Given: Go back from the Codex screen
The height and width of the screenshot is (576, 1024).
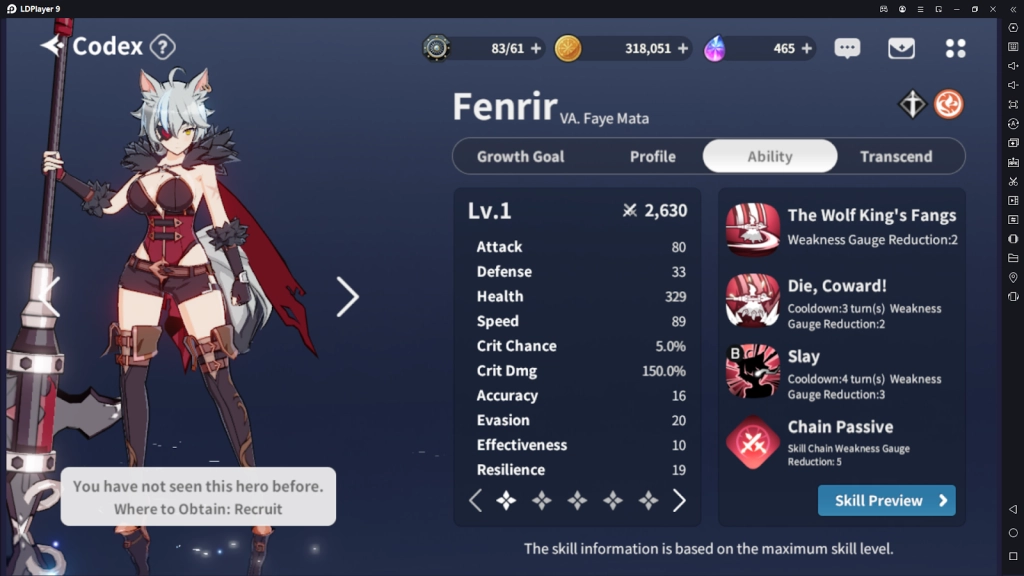Looking at the screenshot, I should pyautogui.click(x=52, y=46).
